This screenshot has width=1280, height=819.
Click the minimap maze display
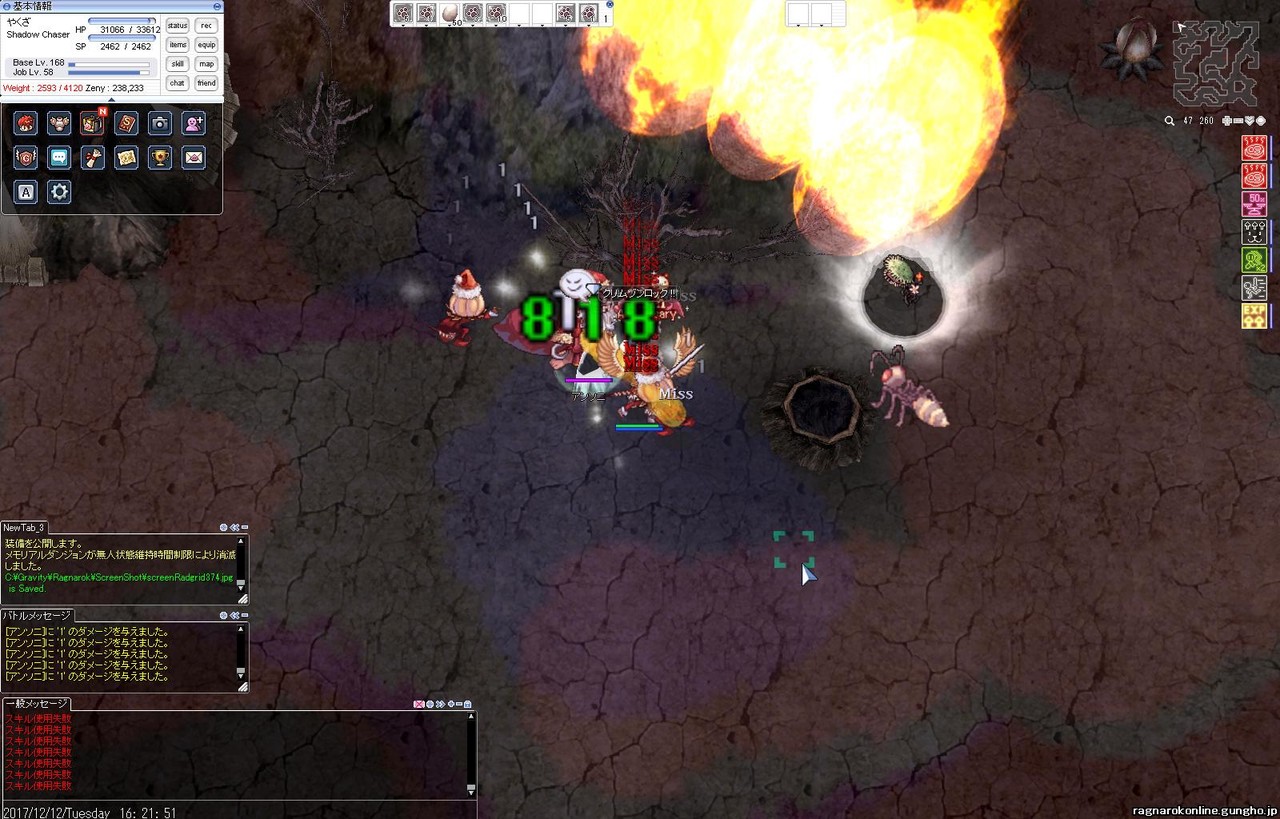pyautogui.click(x=1216, y=63)
